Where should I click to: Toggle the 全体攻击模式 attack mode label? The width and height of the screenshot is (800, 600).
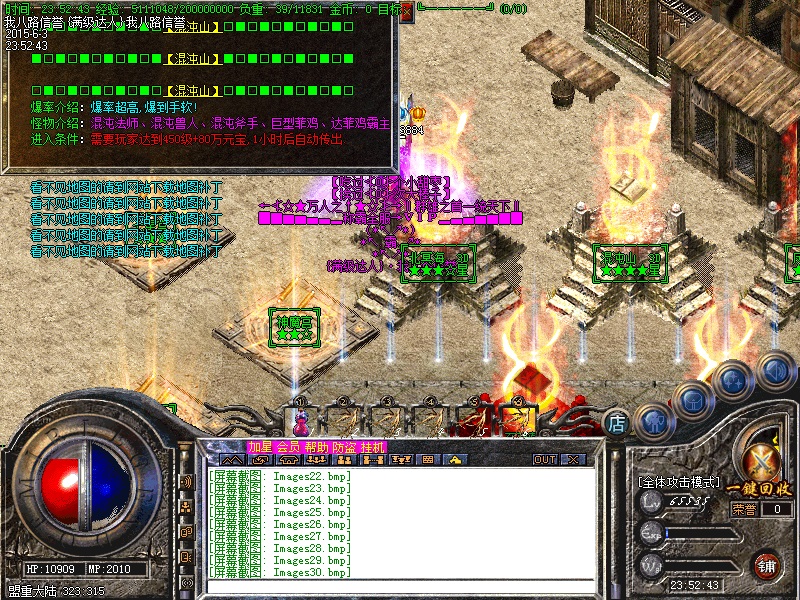click(680, 482)
